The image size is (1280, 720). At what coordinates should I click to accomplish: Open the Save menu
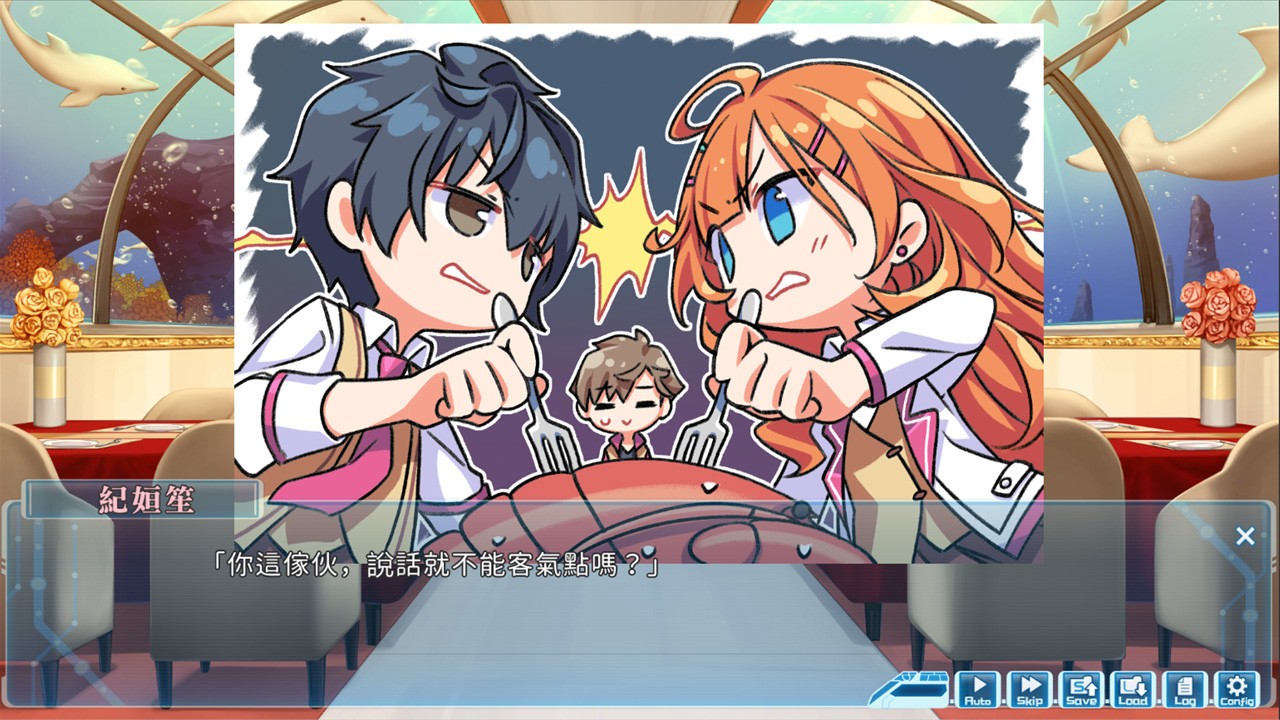click(1081, 689)
